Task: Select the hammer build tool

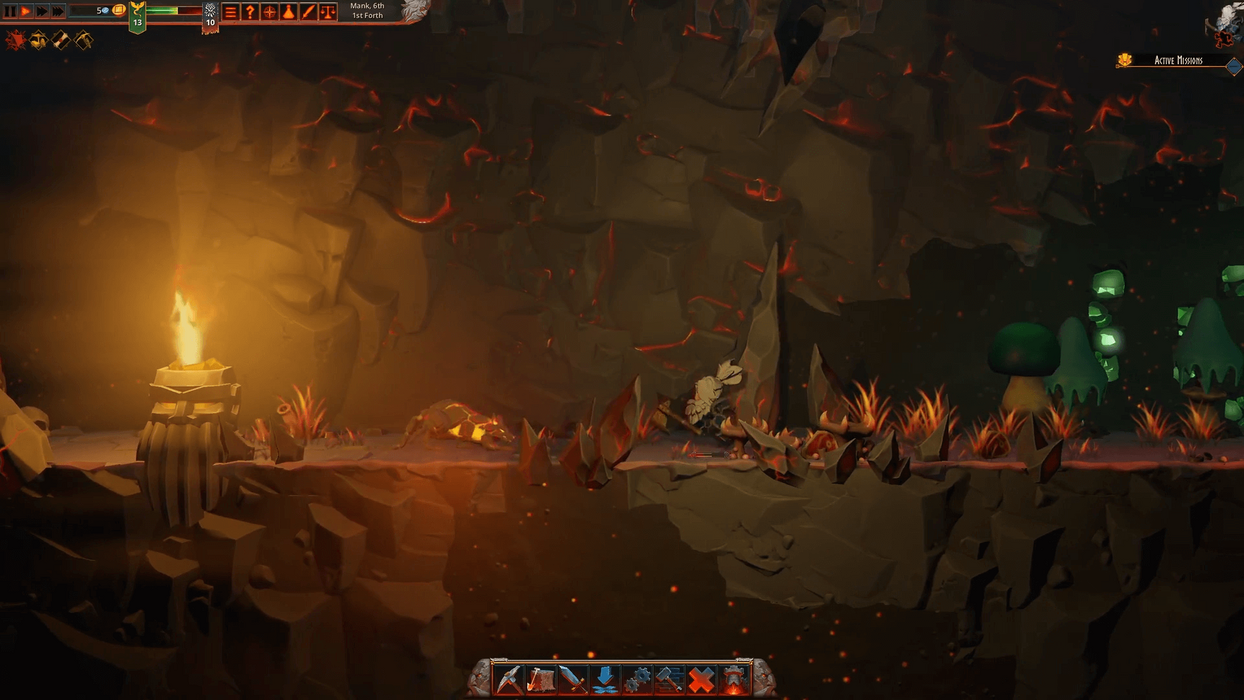Action: 669,679
